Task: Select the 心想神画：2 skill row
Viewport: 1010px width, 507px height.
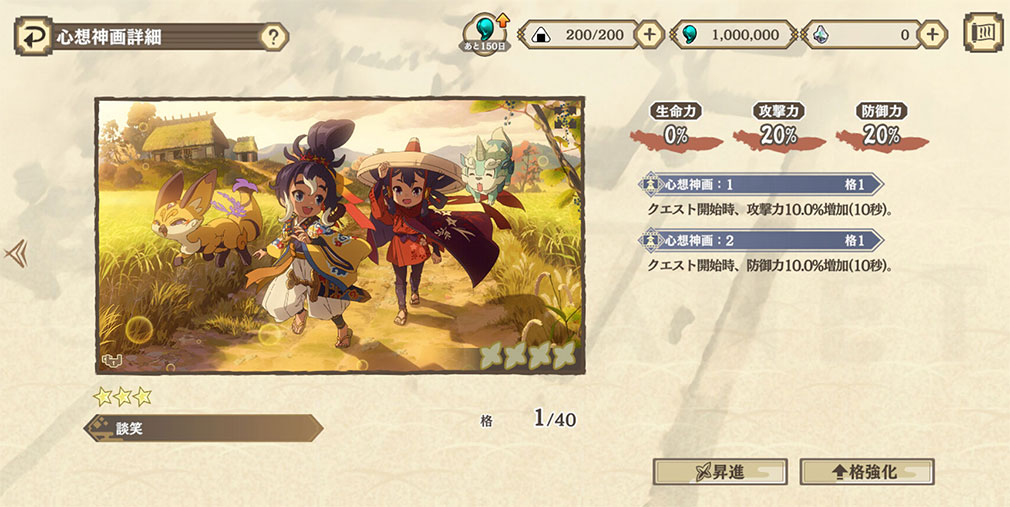Action: tap(762, 241)
